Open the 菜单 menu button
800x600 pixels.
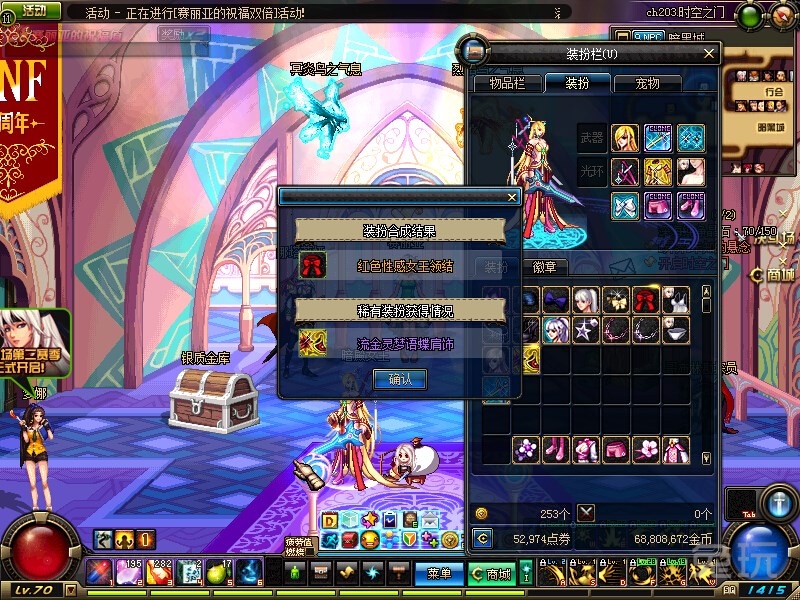tap(439, 574)
